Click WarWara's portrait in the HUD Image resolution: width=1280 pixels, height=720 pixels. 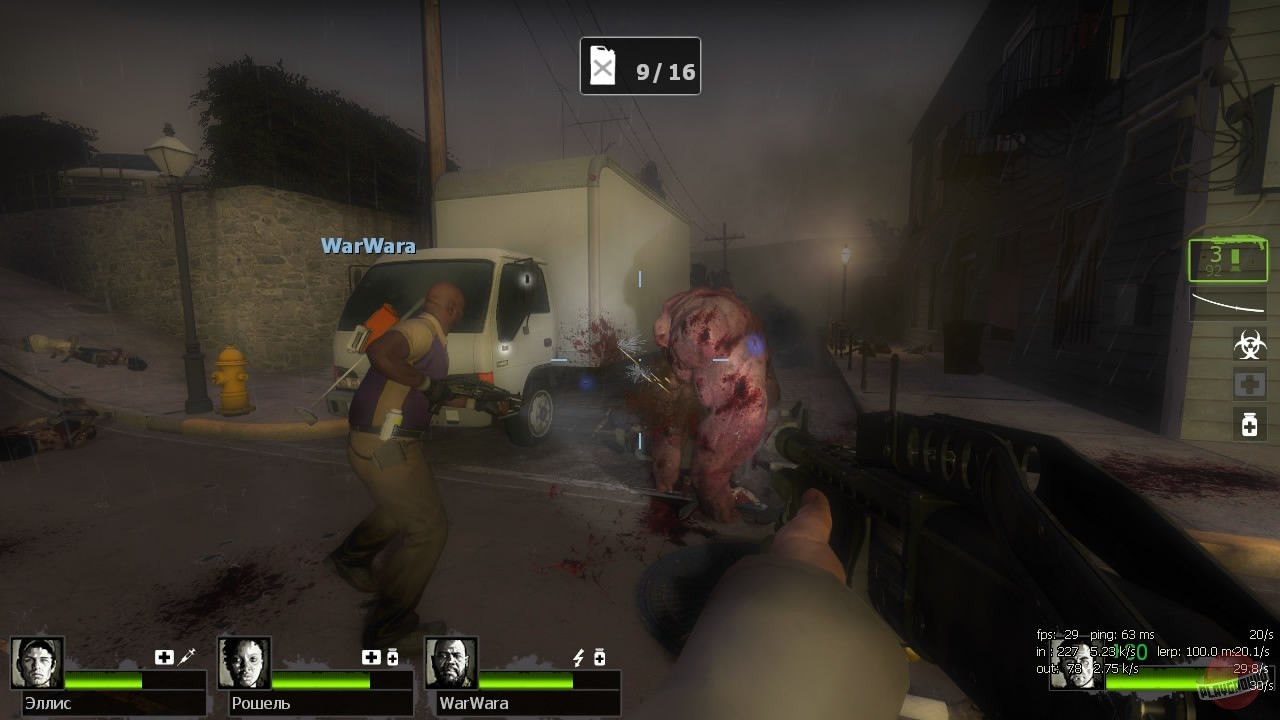[x=450, y=660]
